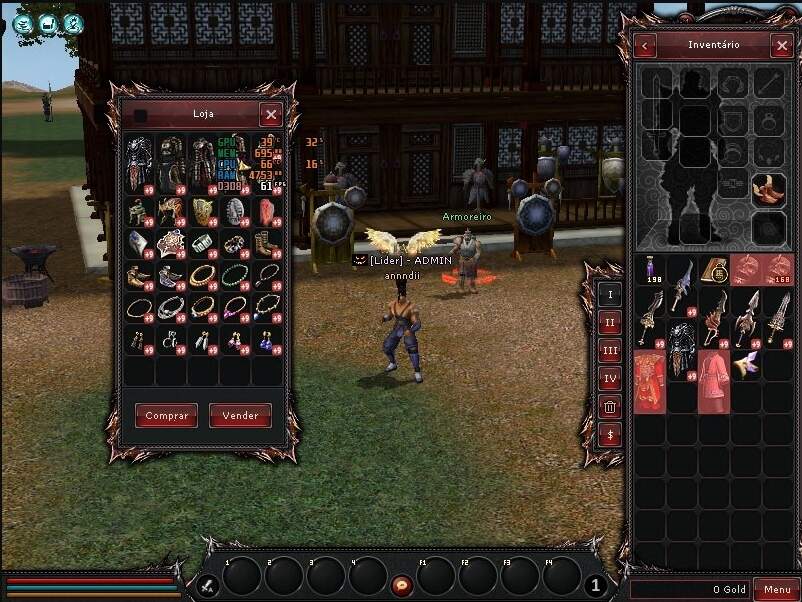802x602 pixels.
Task: Click the Comprar button in the shop
Action: tap(167, 416)
